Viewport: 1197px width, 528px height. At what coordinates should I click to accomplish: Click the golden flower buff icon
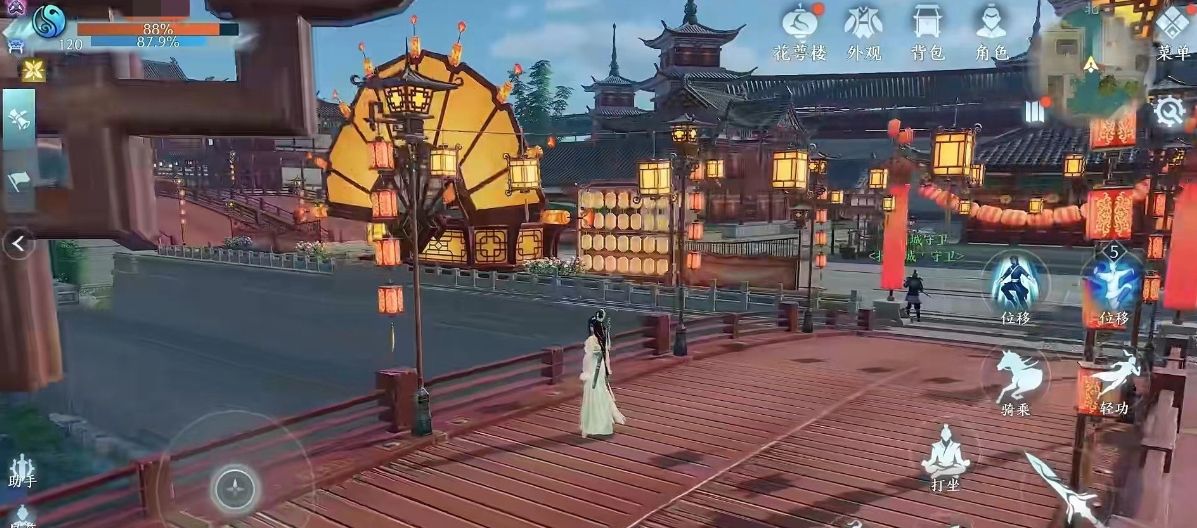(33, 70)
